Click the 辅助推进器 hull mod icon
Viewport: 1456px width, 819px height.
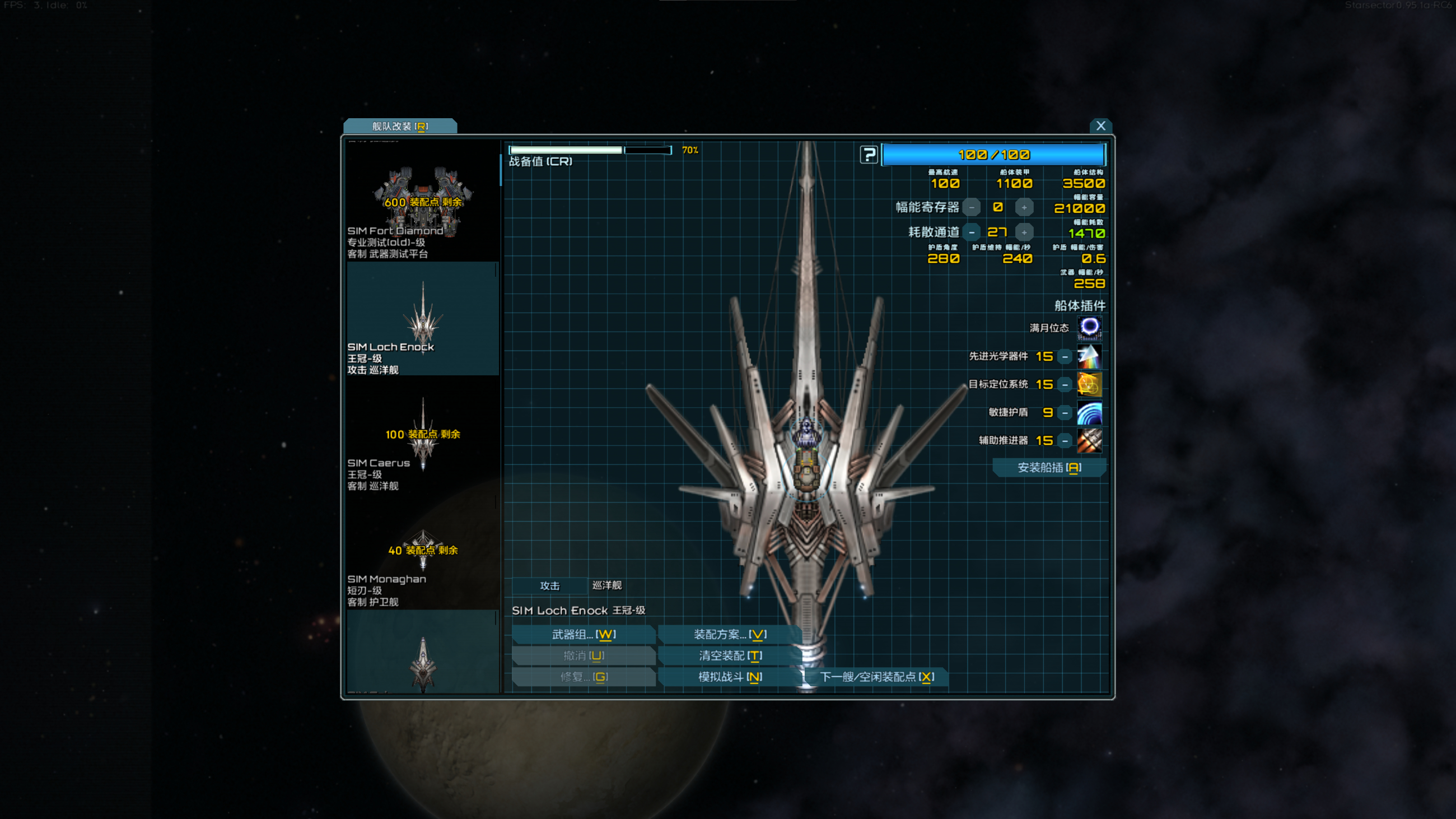coord(1089,440)
